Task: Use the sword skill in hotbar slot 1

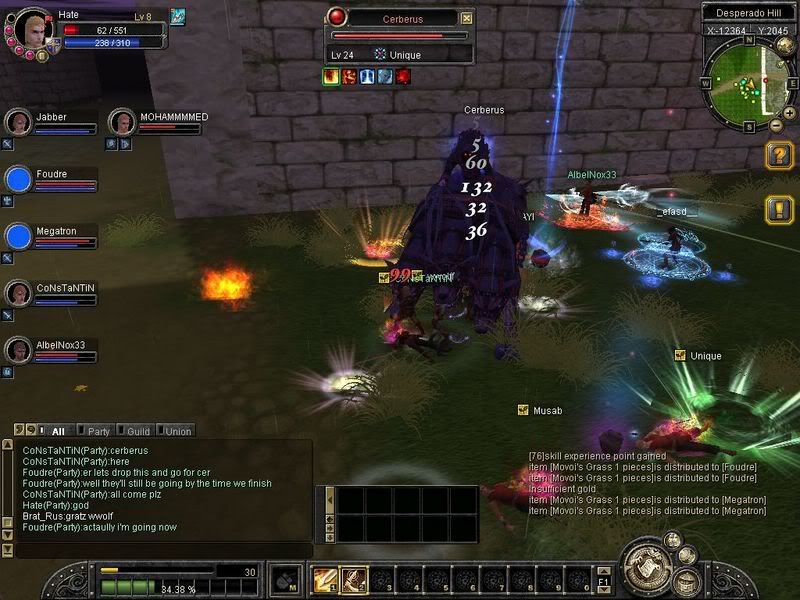Action: point(325,578)
